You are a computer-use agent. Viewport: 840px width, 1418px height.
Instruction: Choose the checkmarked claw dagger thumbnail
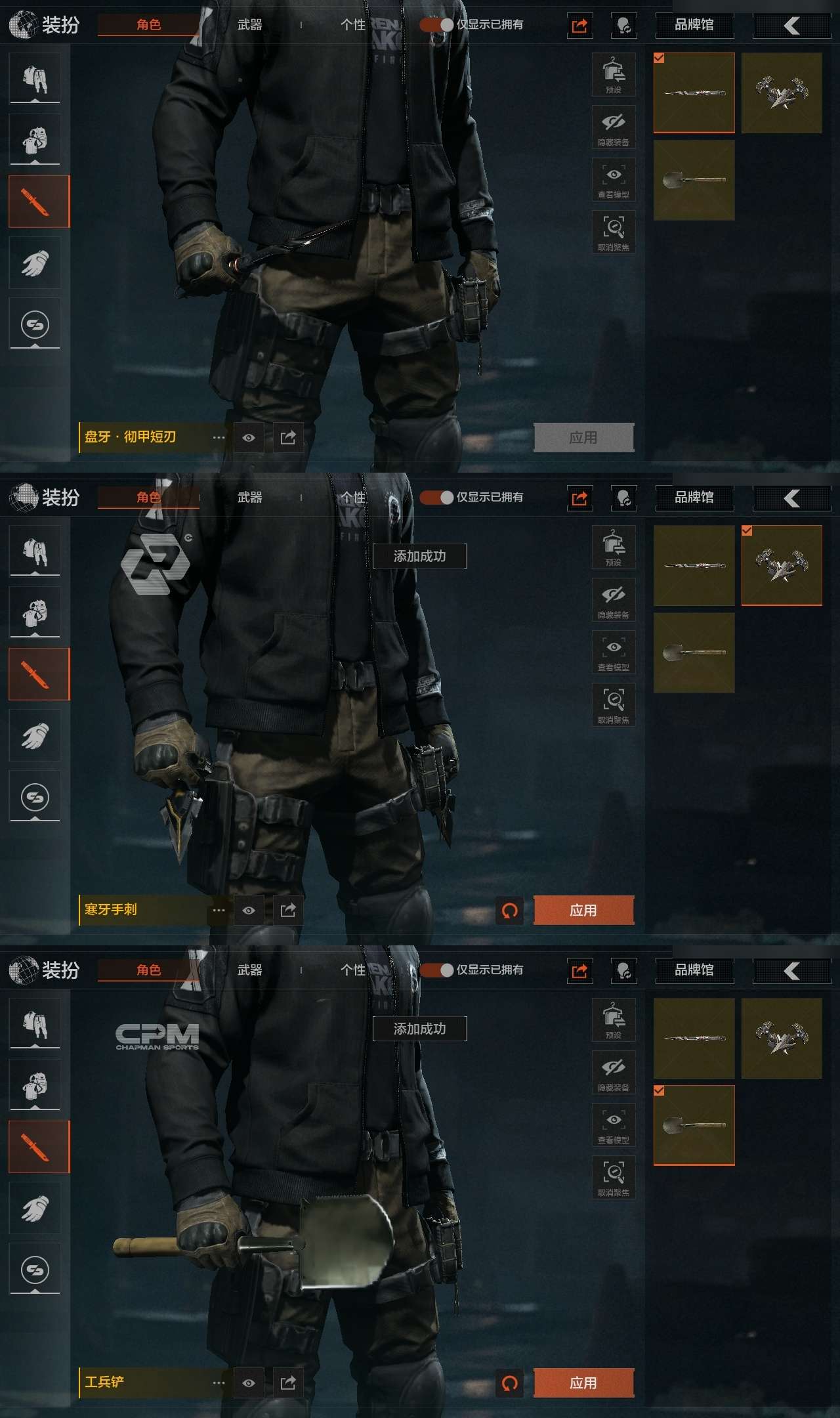(x=782, y=565)
